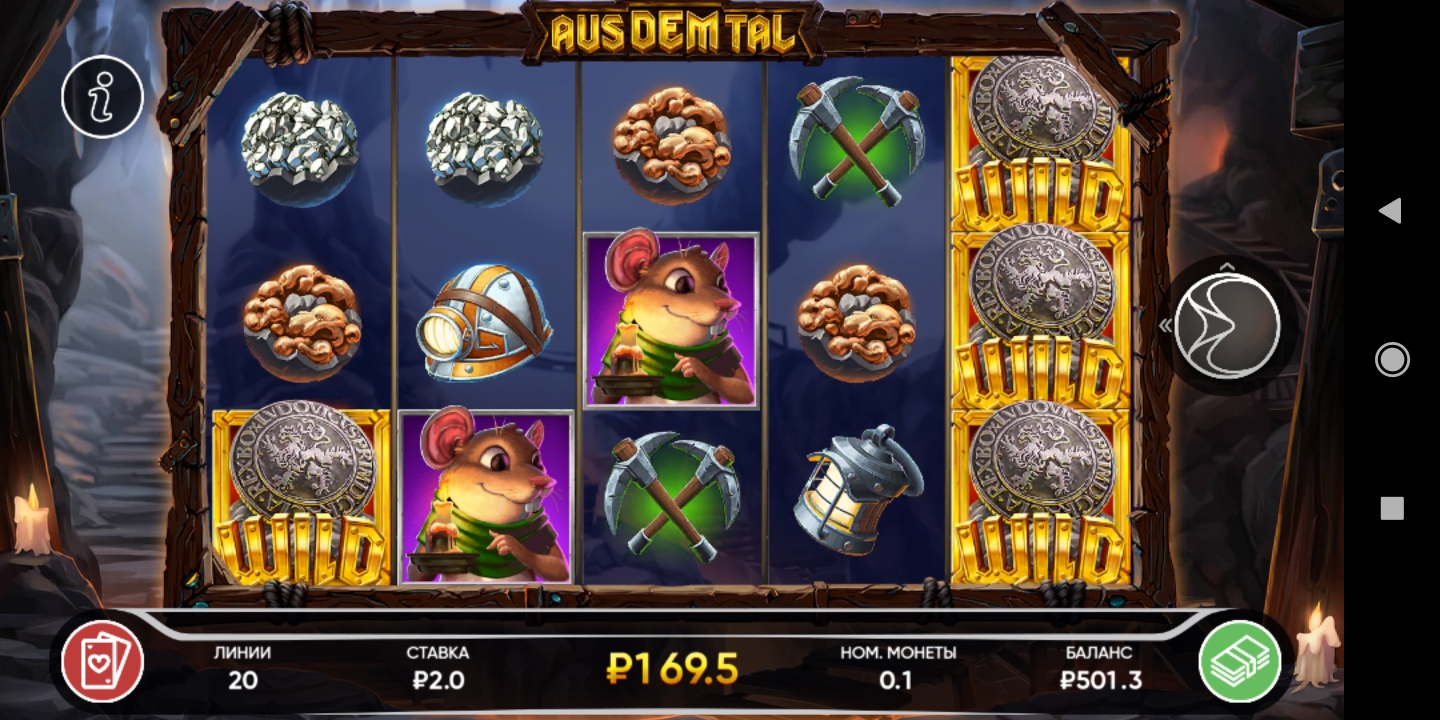Change the coin value (Ном. монеты)

(x=897, y=668)
